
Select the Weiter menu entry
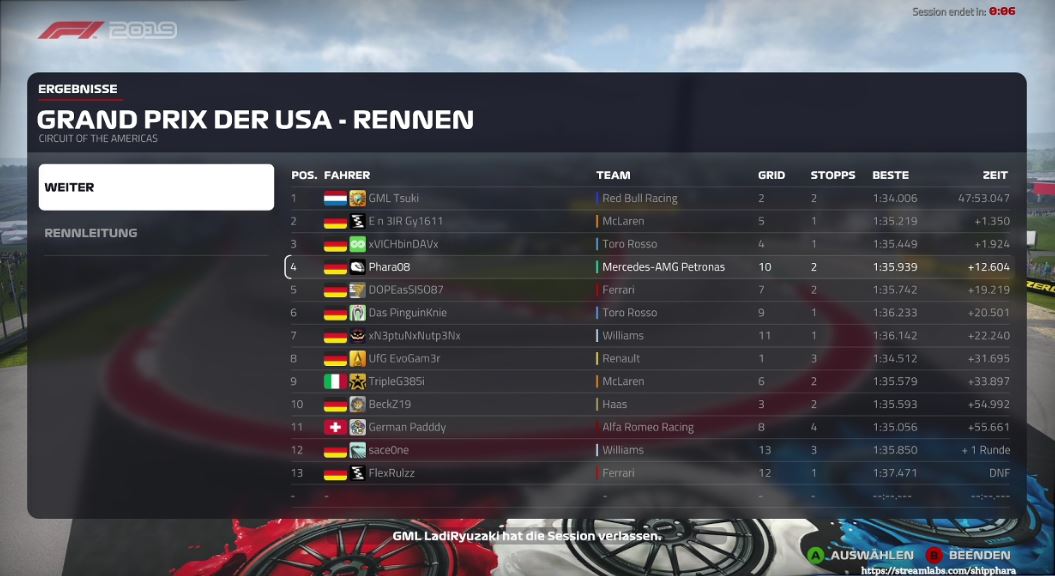tap(156, 187)
